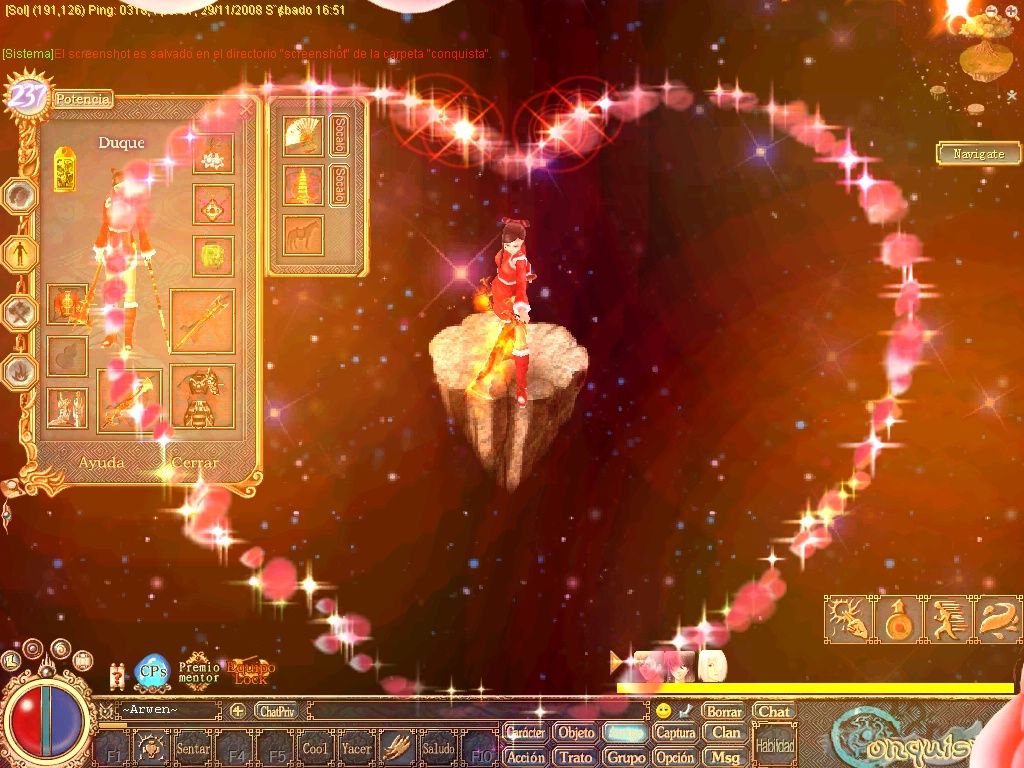
Task: Click the Borrar button to clear chat
Action: 723,712
